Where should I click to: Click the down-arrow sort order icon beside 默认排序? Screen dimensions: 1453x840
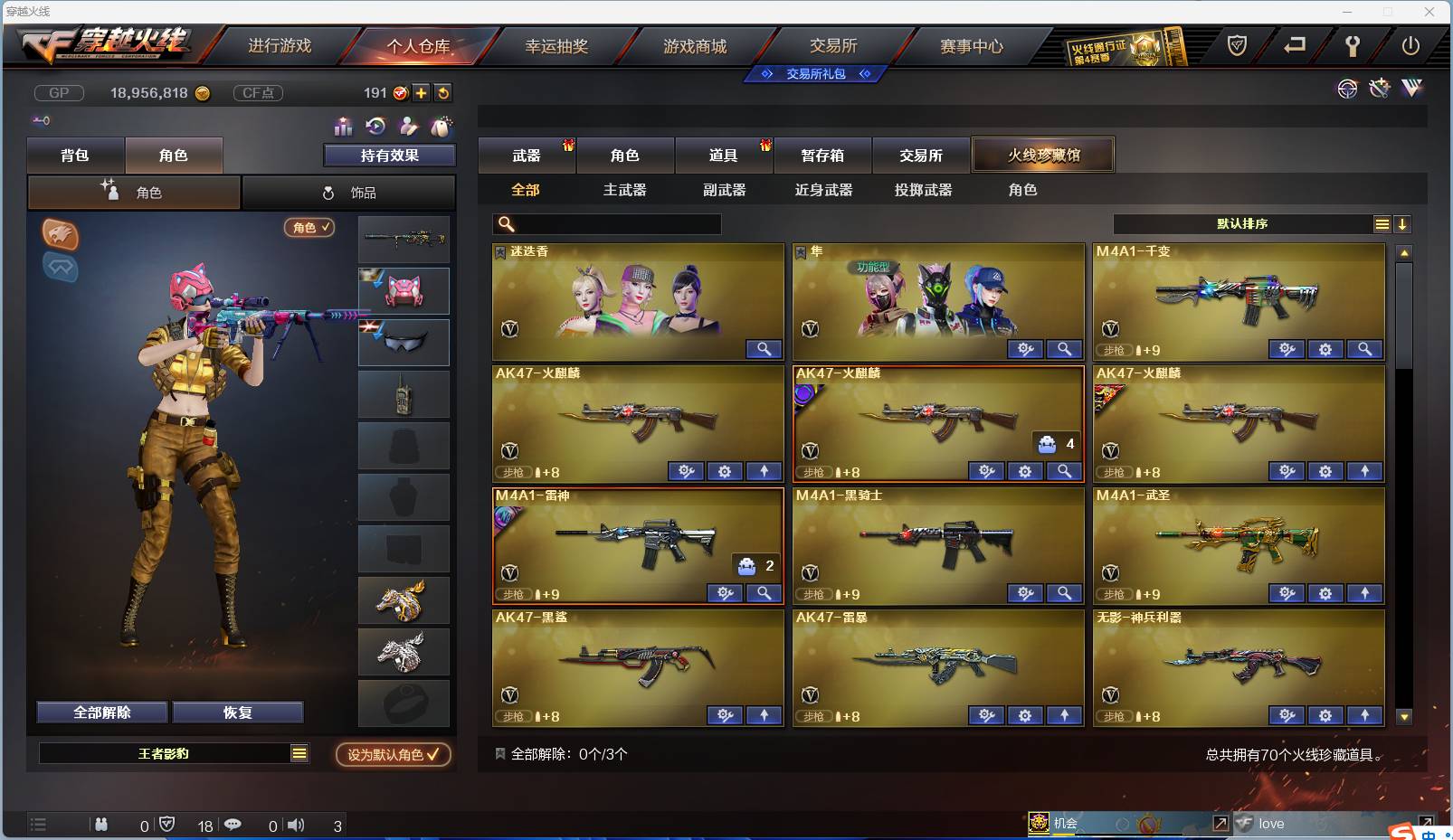coord(1403,223)
